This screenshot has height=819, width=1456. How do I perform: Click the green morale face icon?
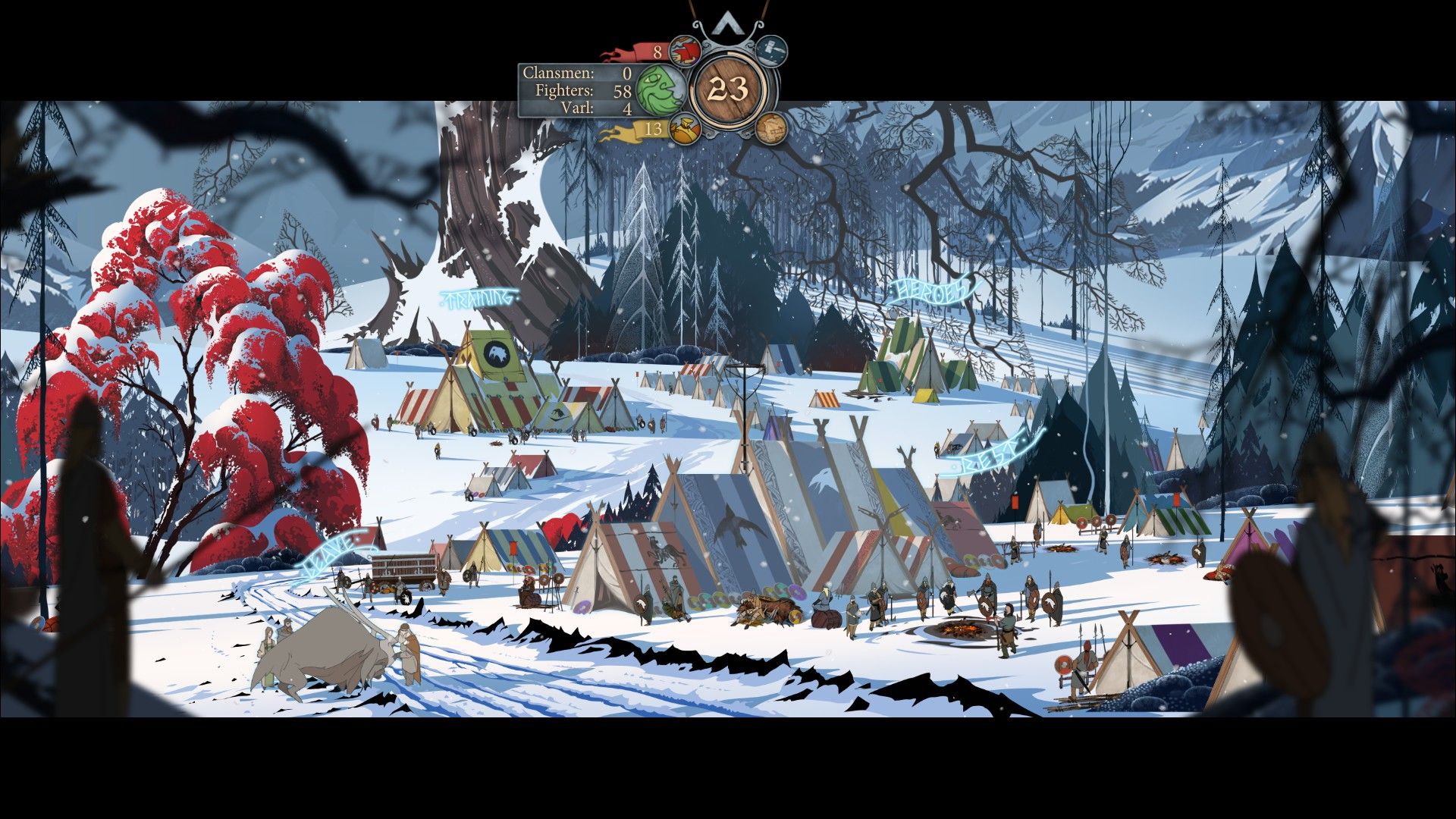point(660,89)
